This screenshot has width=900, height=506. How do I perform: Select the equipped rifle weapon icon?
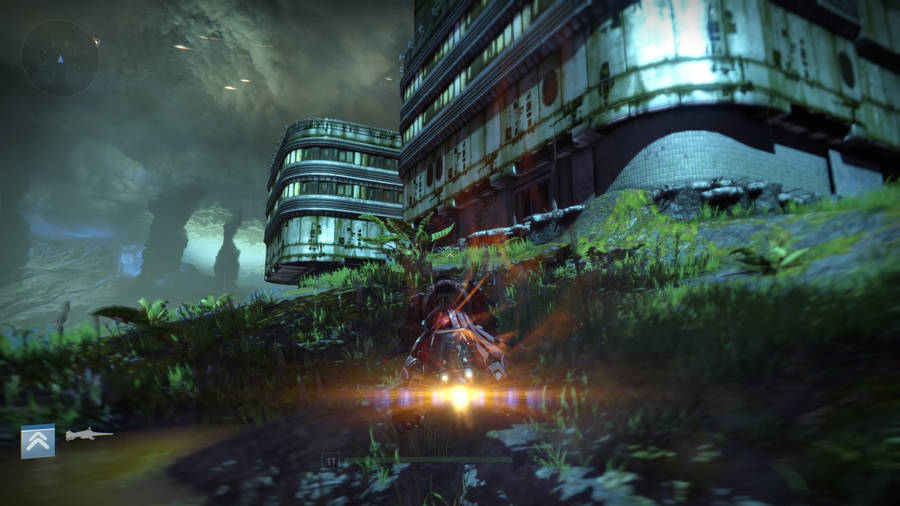87,435
